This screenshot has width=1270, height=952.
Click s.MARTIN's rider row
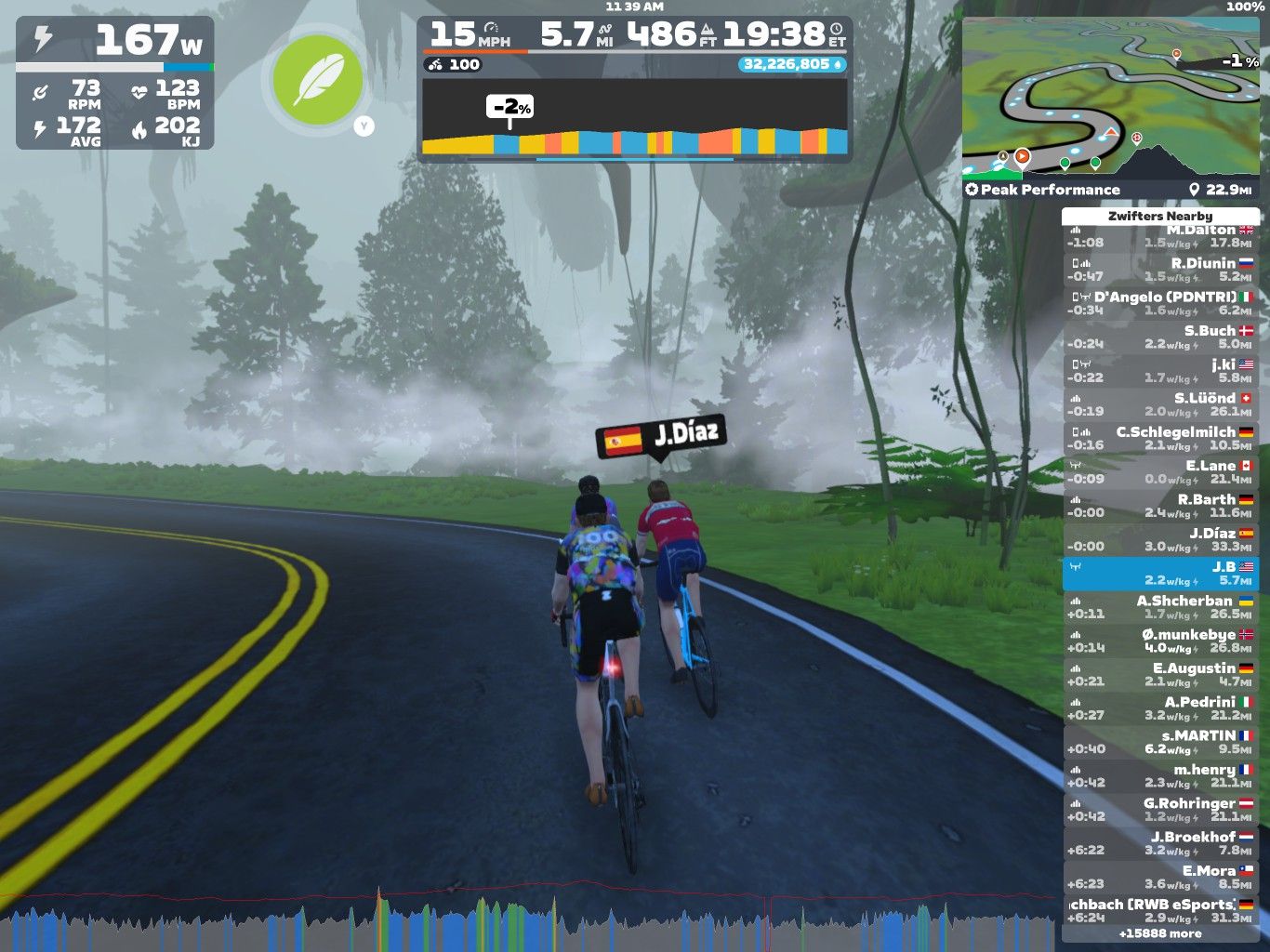pos(1160,742)
